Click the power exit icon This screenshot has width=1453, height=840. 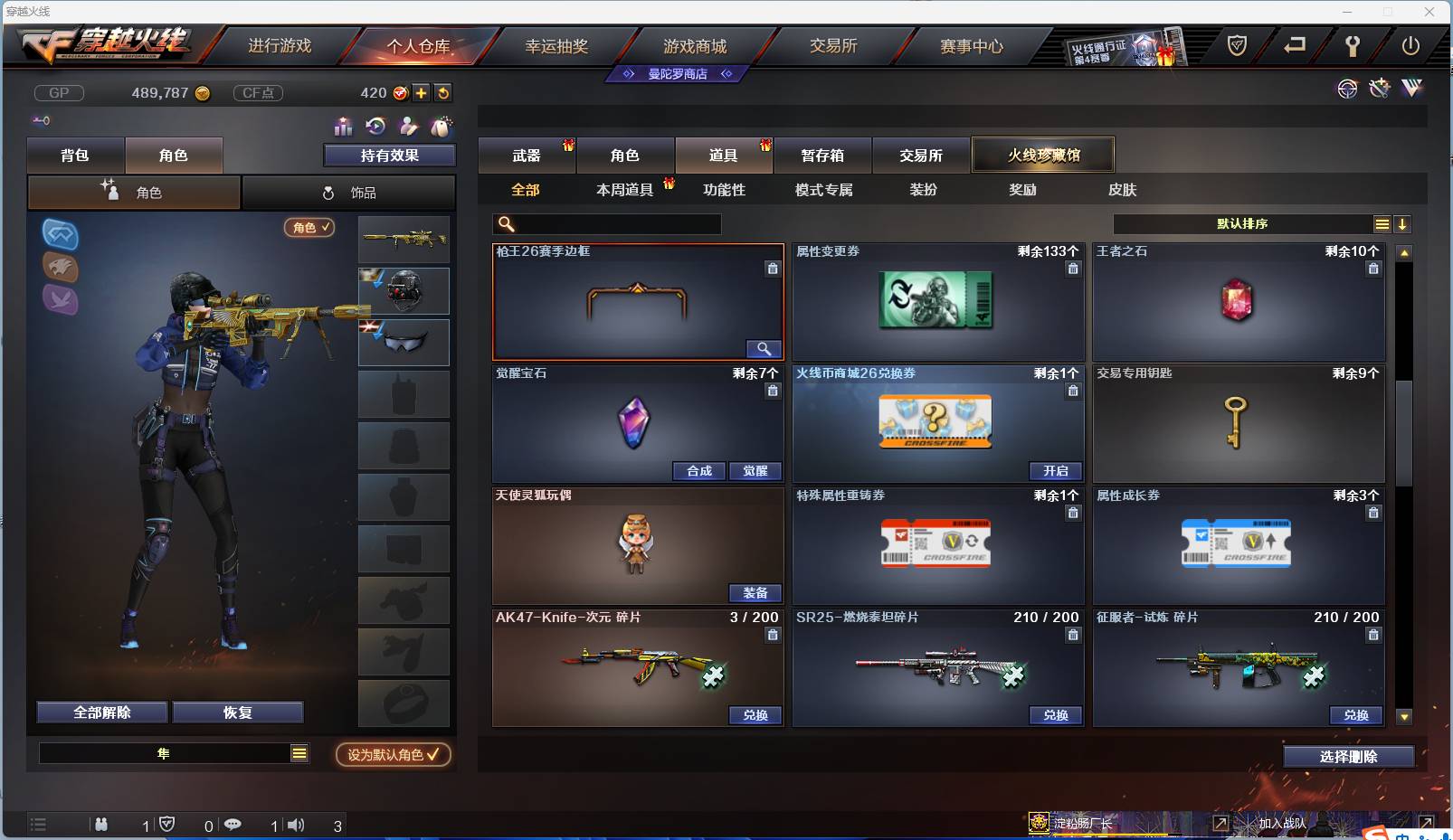[x=1410, y=46]
